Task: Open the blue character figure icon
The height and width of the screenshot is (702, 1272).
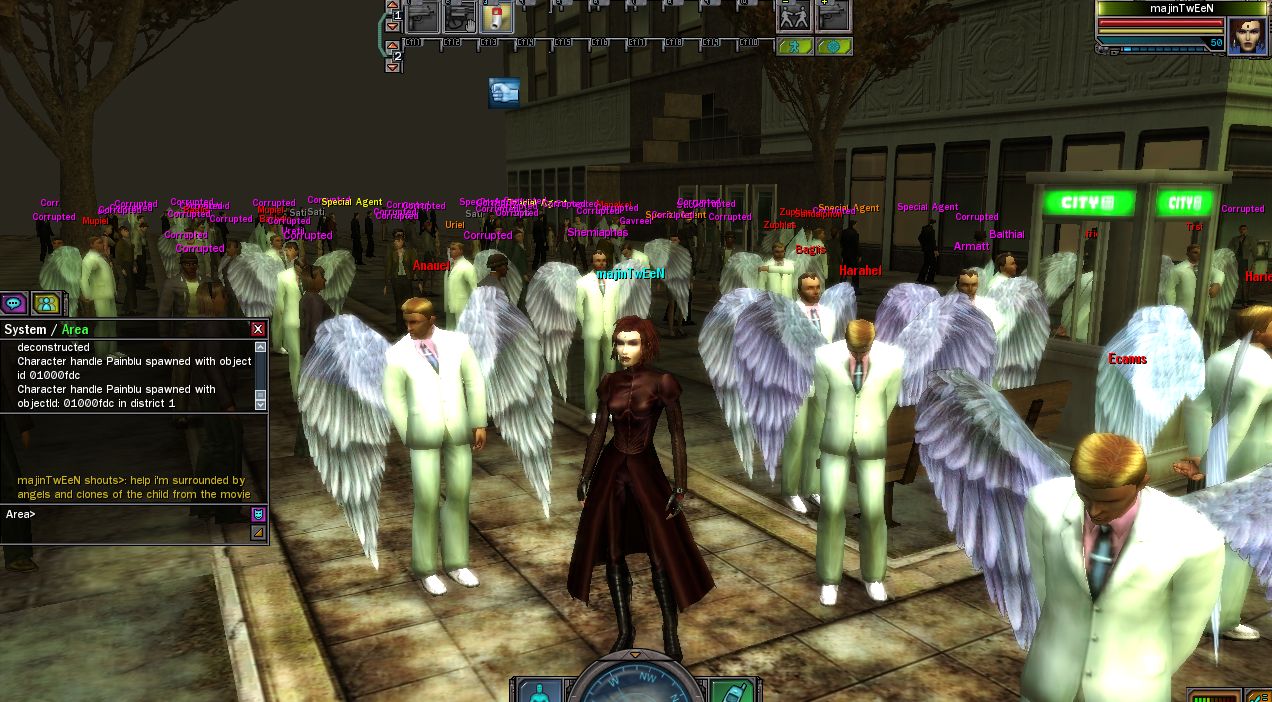Action: (x=539, y=691)
